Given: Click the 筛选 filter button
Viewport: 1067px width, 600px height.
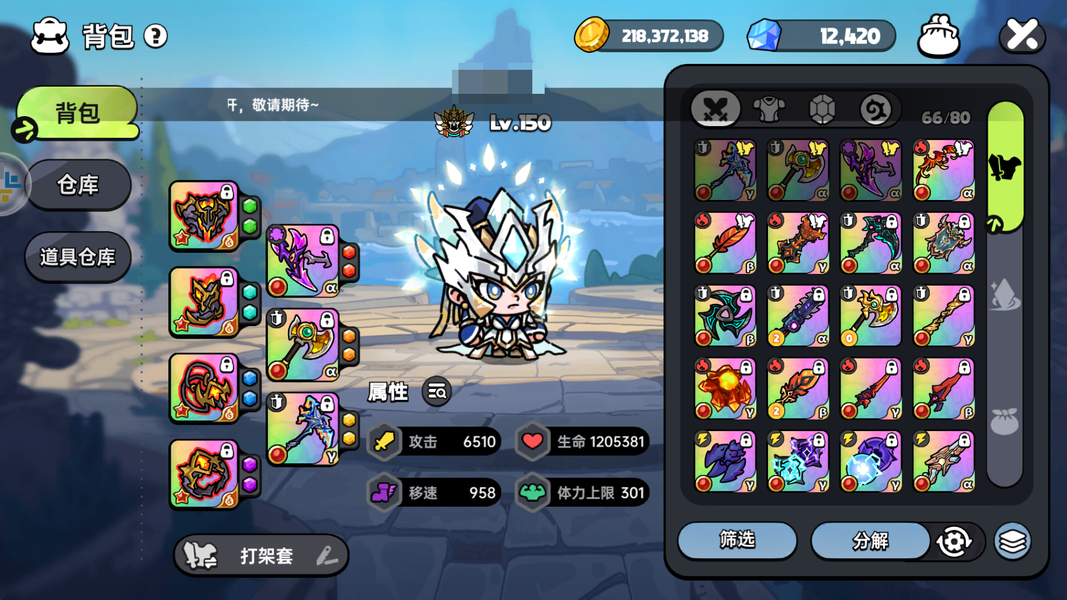Looking at the screenshot, I should 737,540.
